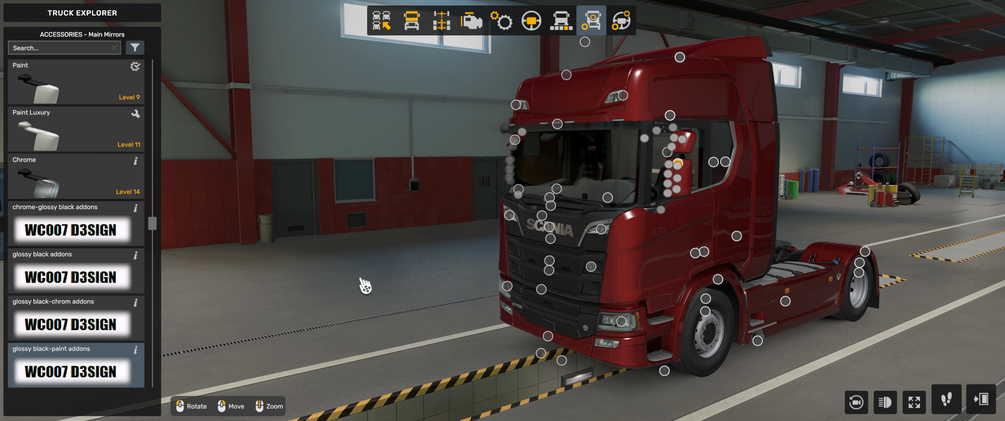Switch to the engine tab
Image resolution: width=1005 pixels, height=421 pixels.
471,20
